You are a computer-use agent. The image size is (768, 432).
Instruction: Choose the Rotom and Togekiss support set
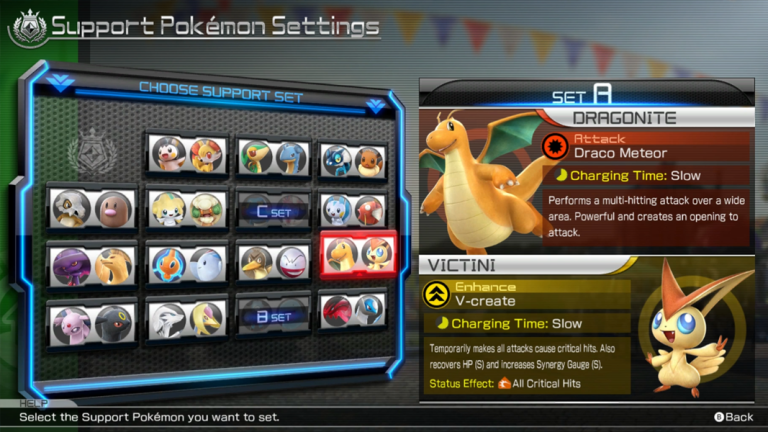184,264
